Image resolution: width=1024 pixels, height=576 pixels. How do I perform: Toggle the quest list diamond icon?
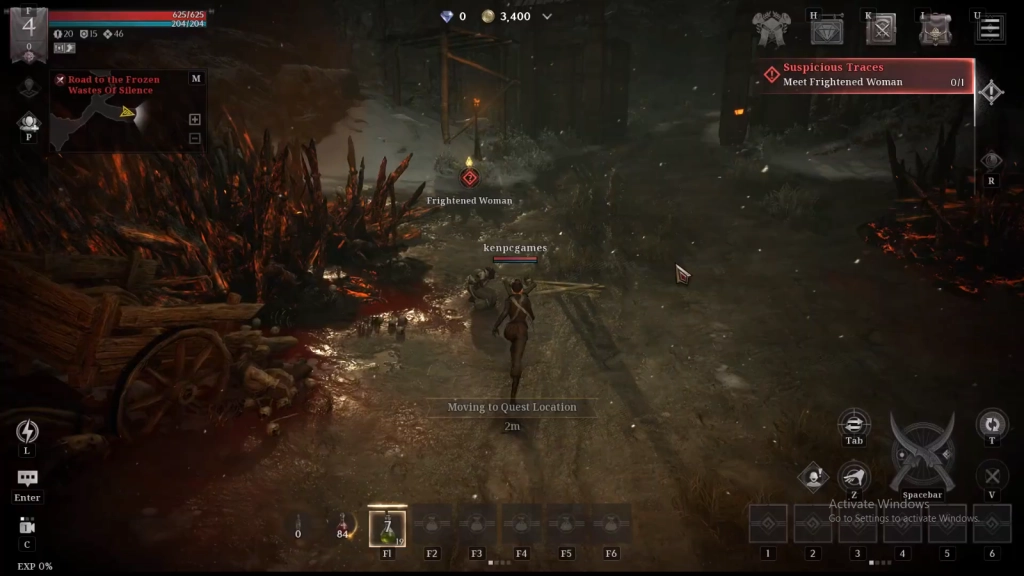click(990, 93)
